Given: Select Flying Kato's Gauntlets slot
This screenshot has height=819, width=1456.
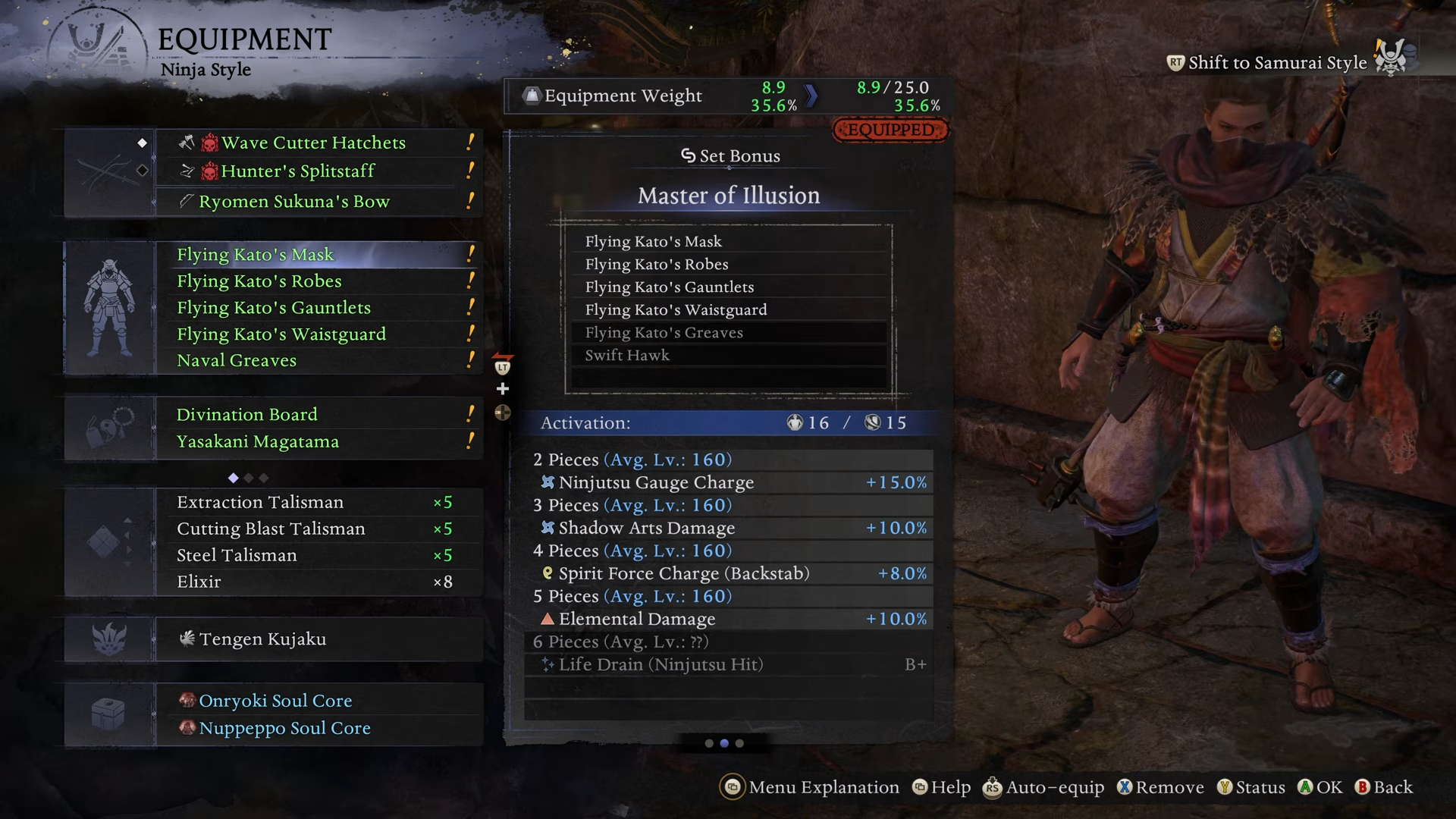Looking at the screenshot, I should 273,308.
